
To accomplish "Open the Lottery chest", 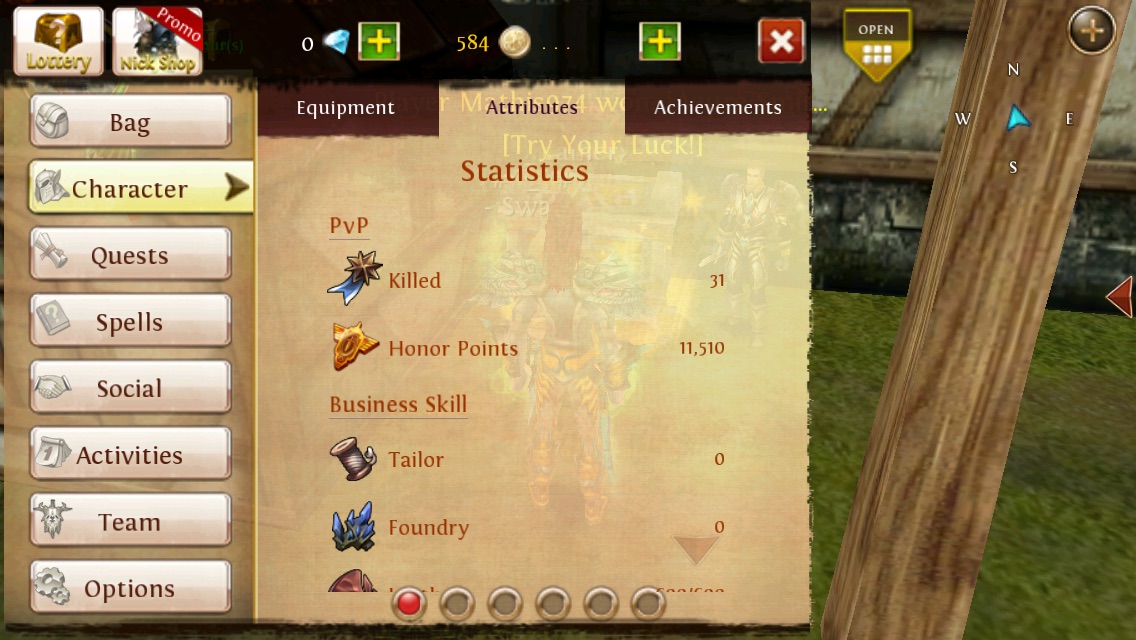I will pyautogui.click(x=58, y=41).
